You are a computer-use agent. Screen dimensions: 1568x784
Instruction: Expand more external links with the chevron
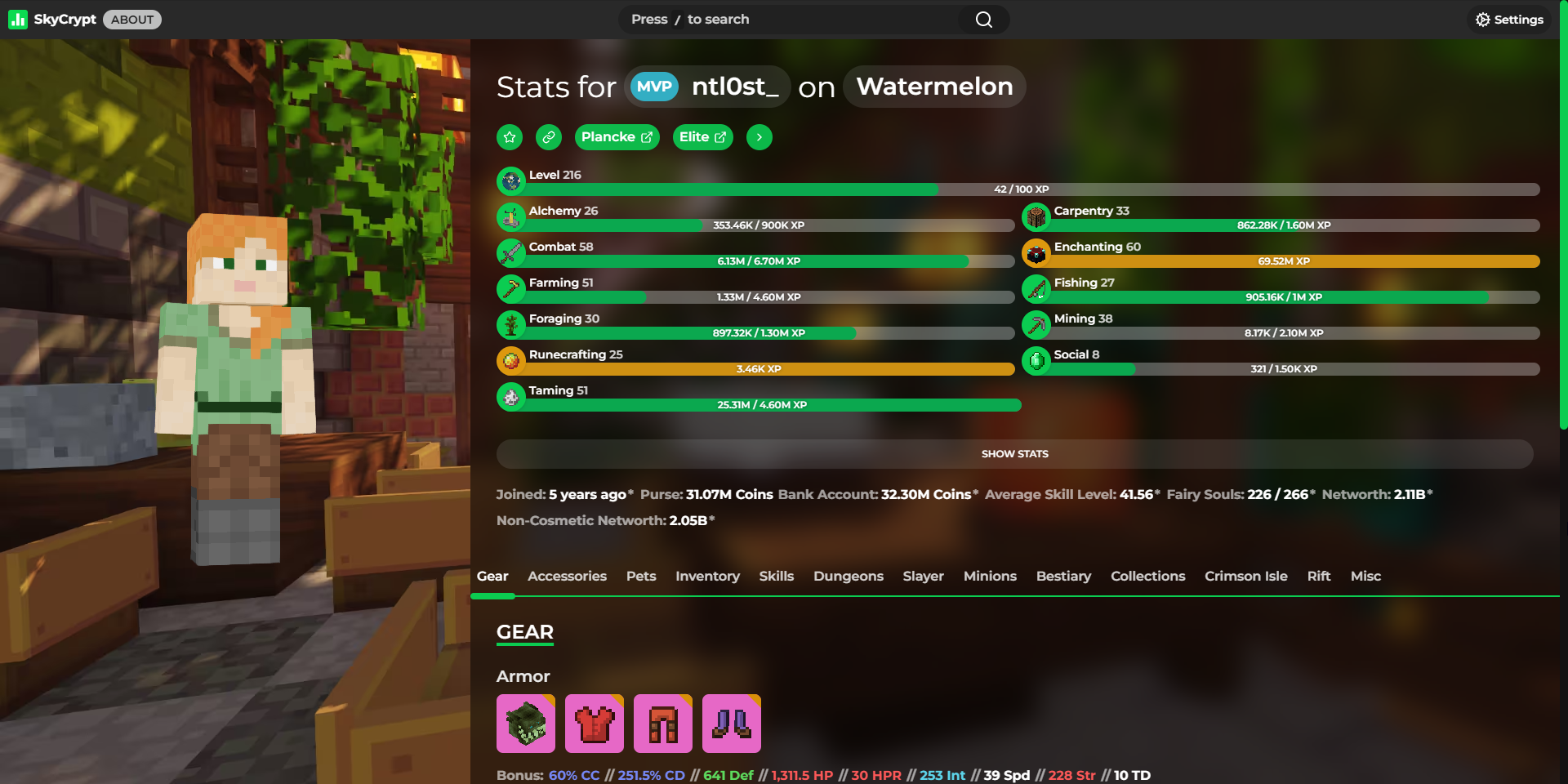pos(758,136)
